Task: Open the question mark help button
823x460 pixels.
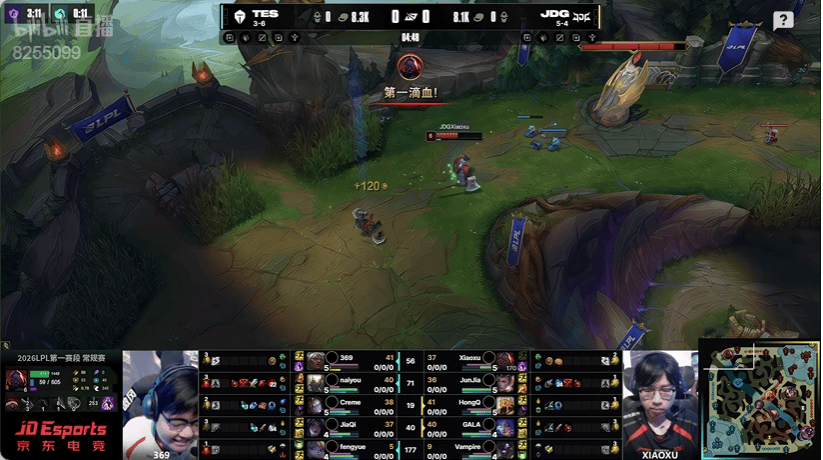Action: [783, 20]
